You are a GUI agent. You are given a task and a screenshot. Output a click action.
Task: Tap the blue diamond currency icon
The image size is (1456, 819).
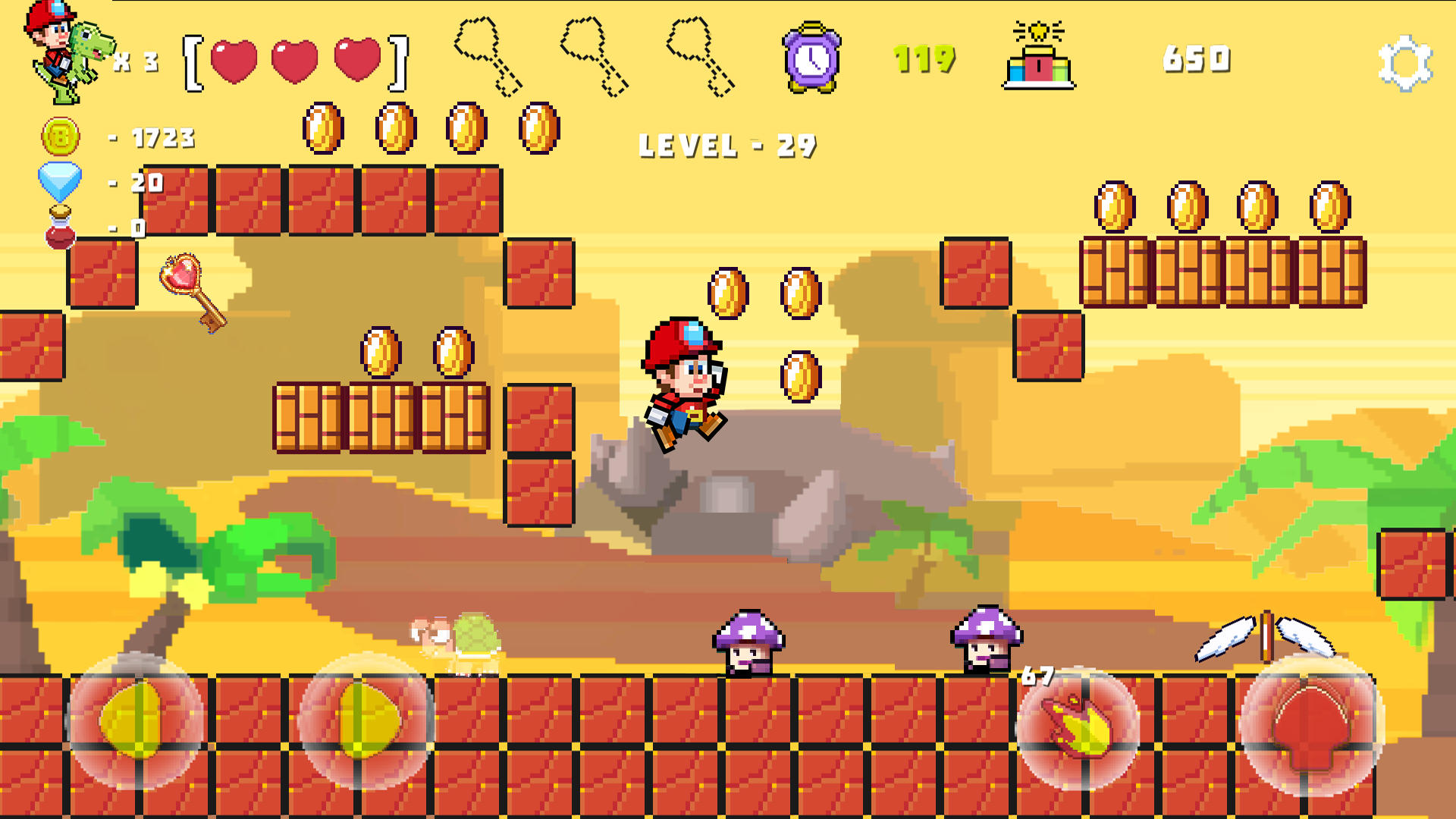tap(61, 182)
